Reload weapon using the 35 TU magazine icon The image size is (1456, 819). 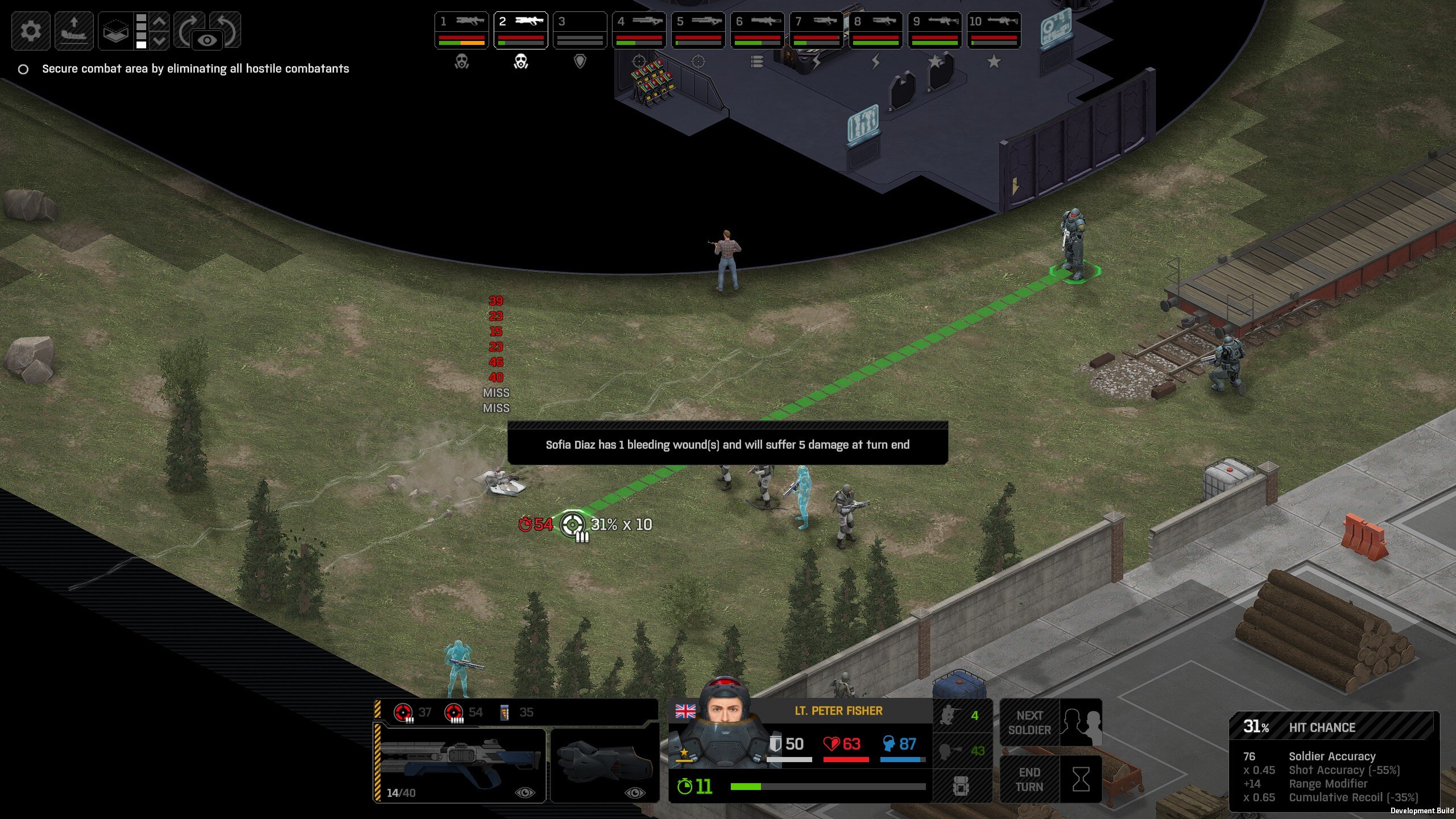point(516,712)
